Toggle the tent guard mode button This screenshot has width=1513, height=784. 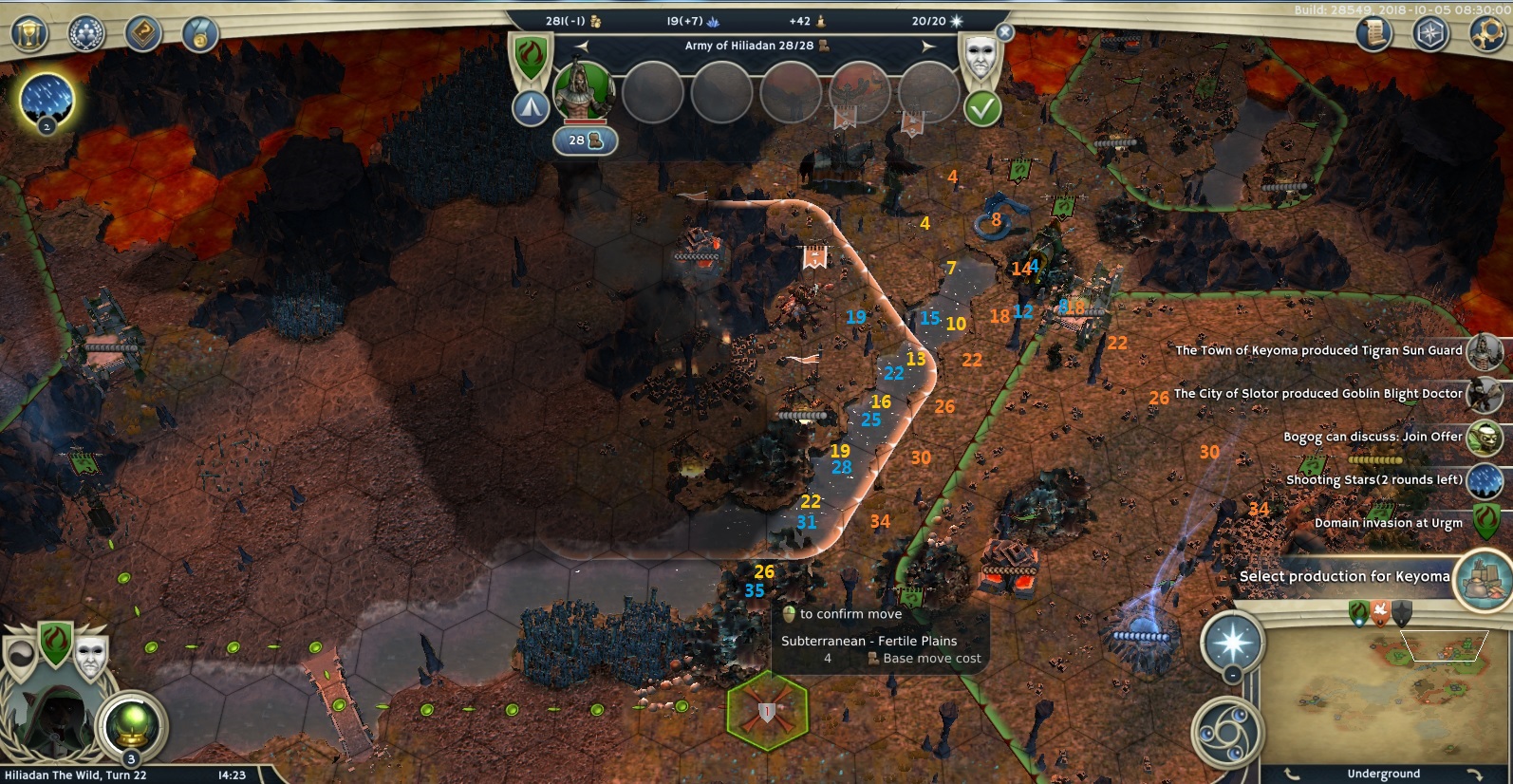click(531, 108)
